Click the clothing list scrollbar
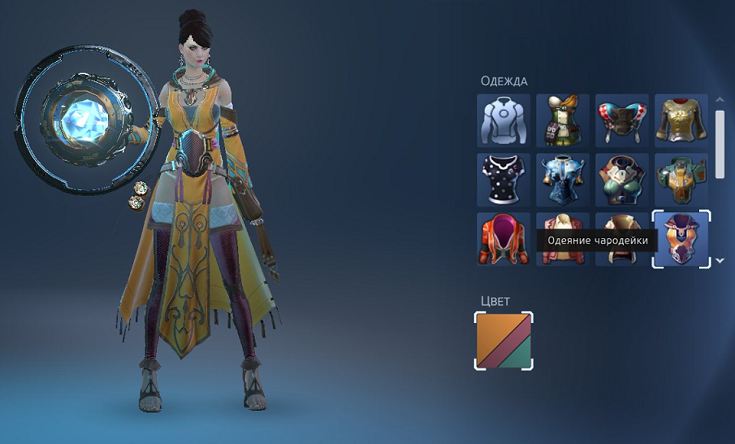 click(x=720, y=145)
